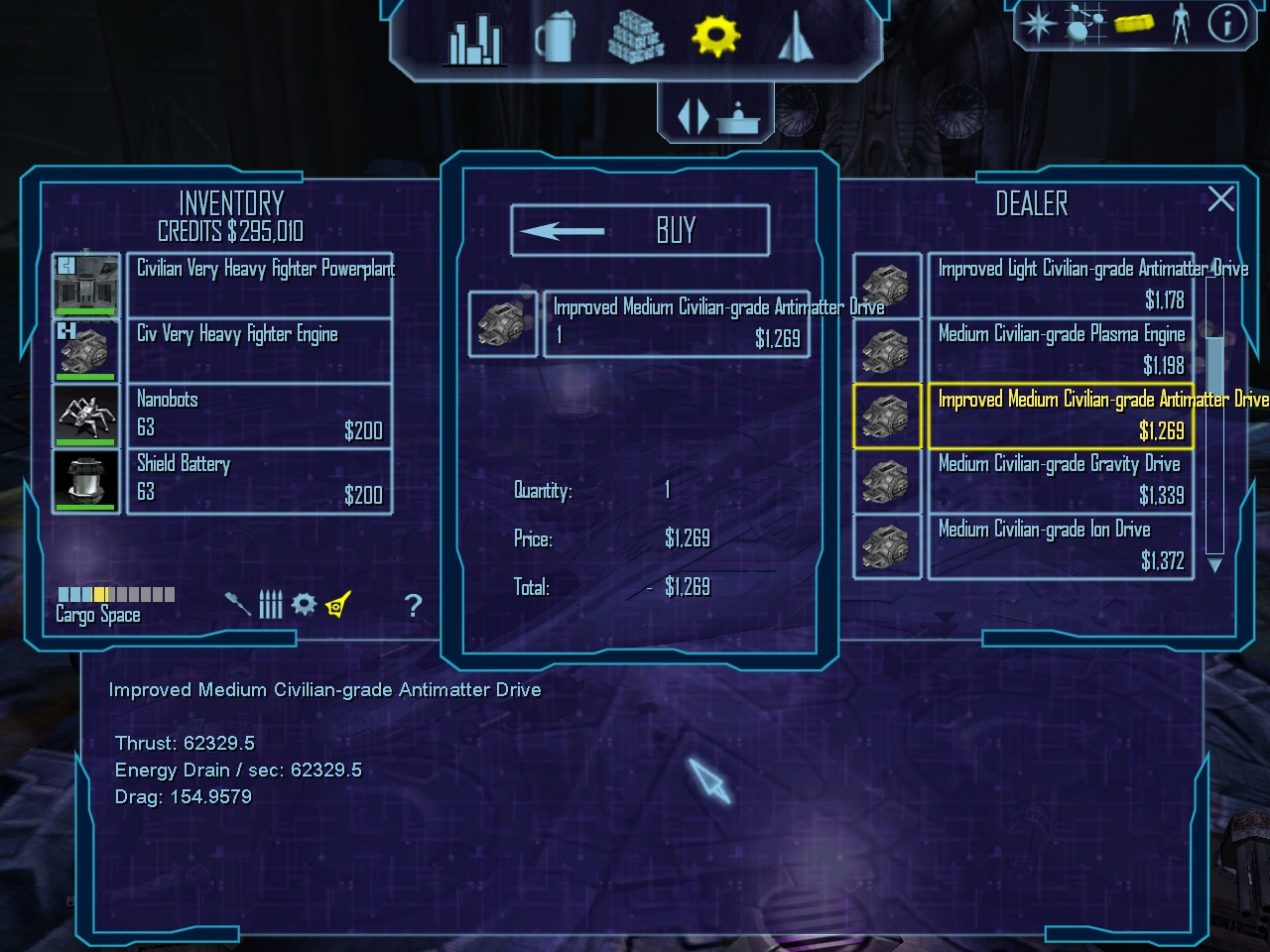
Task: Select the Medium Civilian-grade Ion Drive
Action: pos(1060,545)
